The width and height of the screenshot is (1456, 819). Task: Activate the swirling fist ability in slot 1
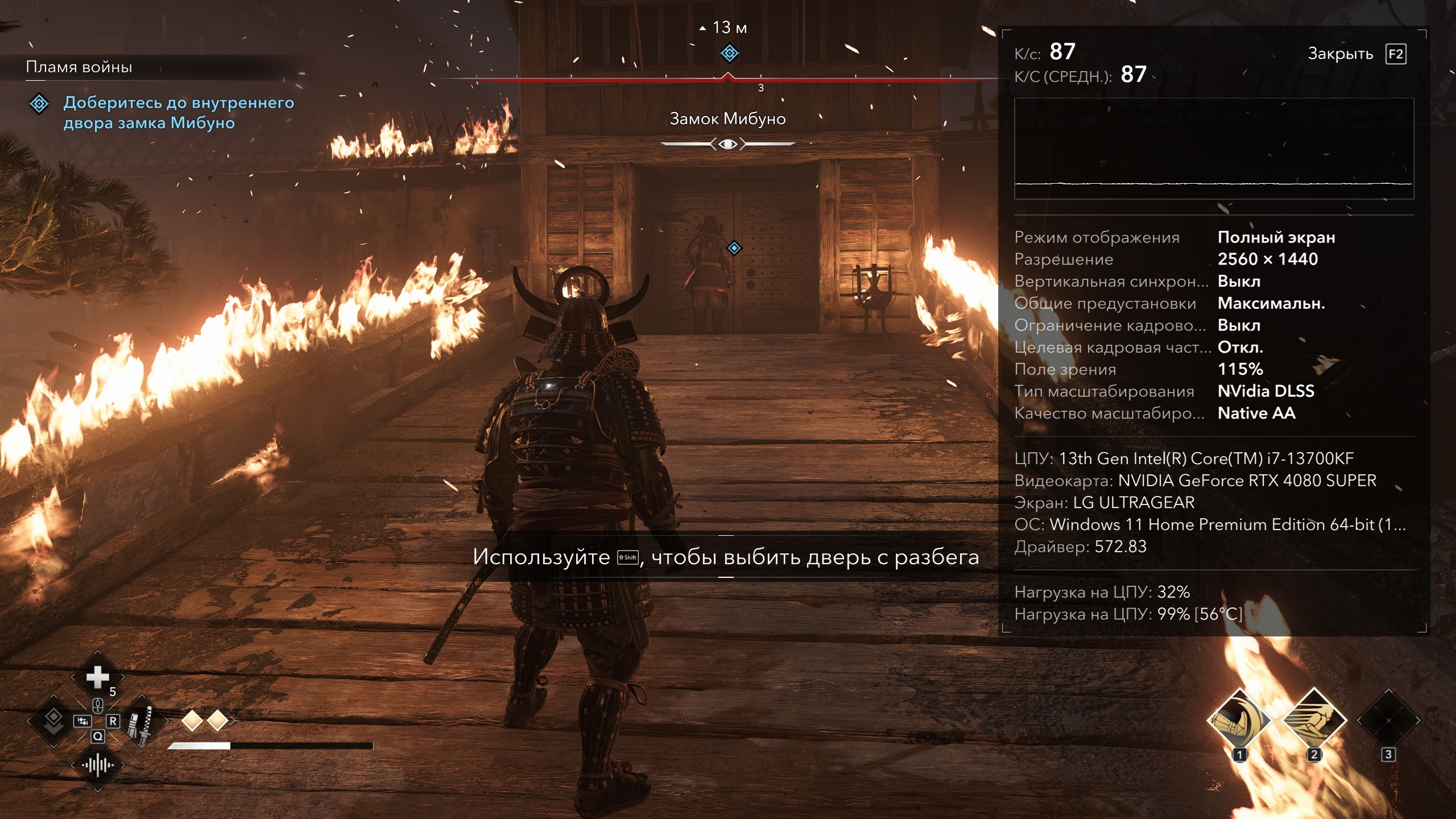(x=1239, y=721)
